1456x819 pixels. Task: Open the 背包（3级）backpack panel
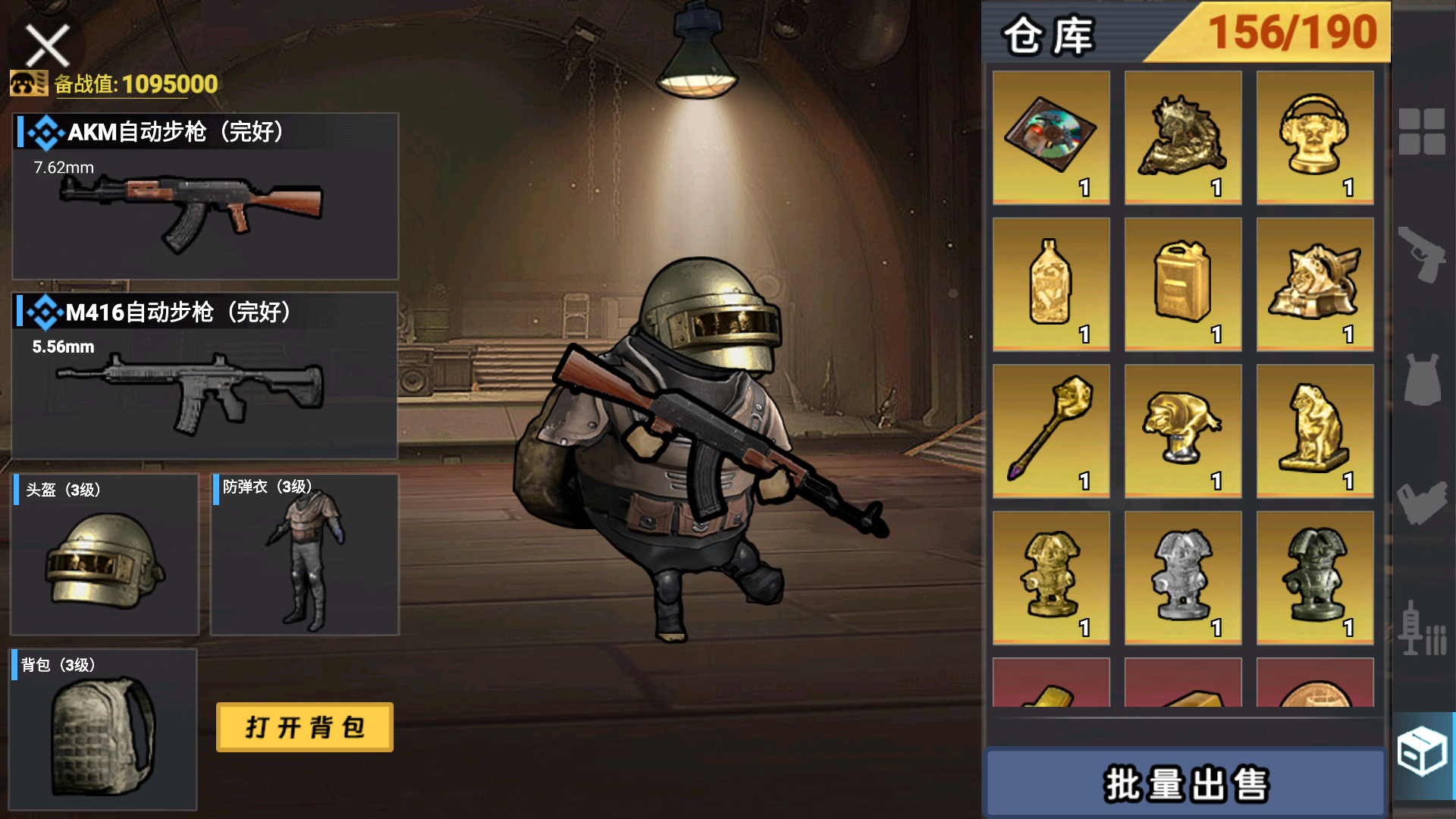click(104, 728)
